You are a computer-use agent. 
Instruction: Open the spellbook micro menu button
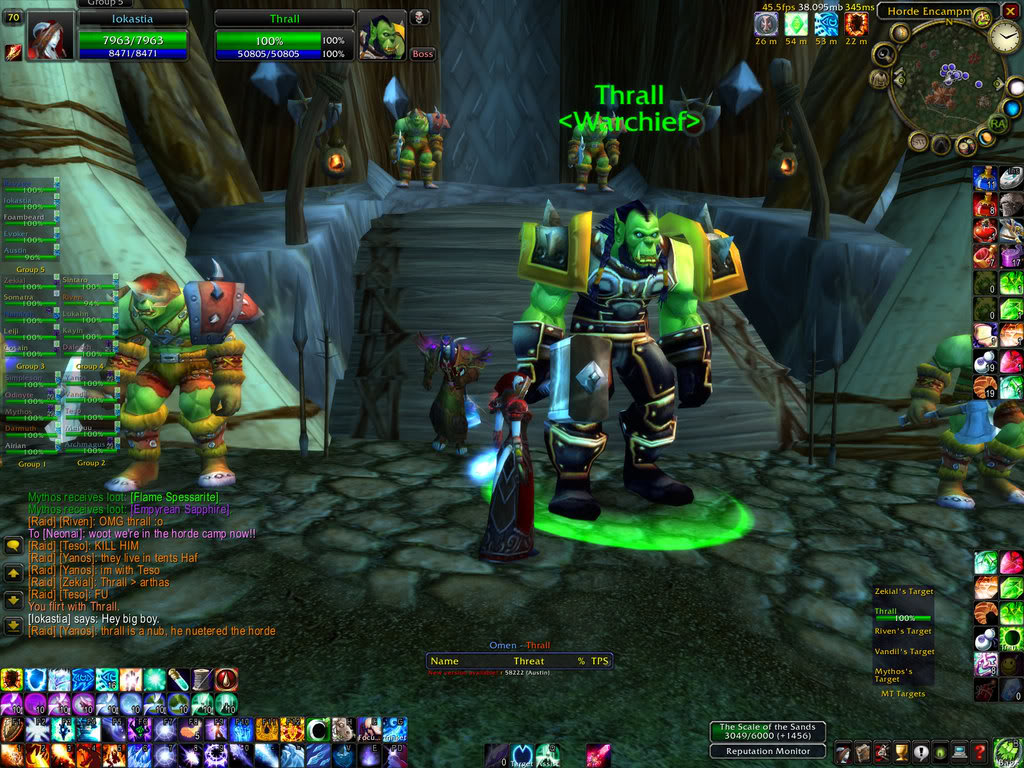[860, 752]
